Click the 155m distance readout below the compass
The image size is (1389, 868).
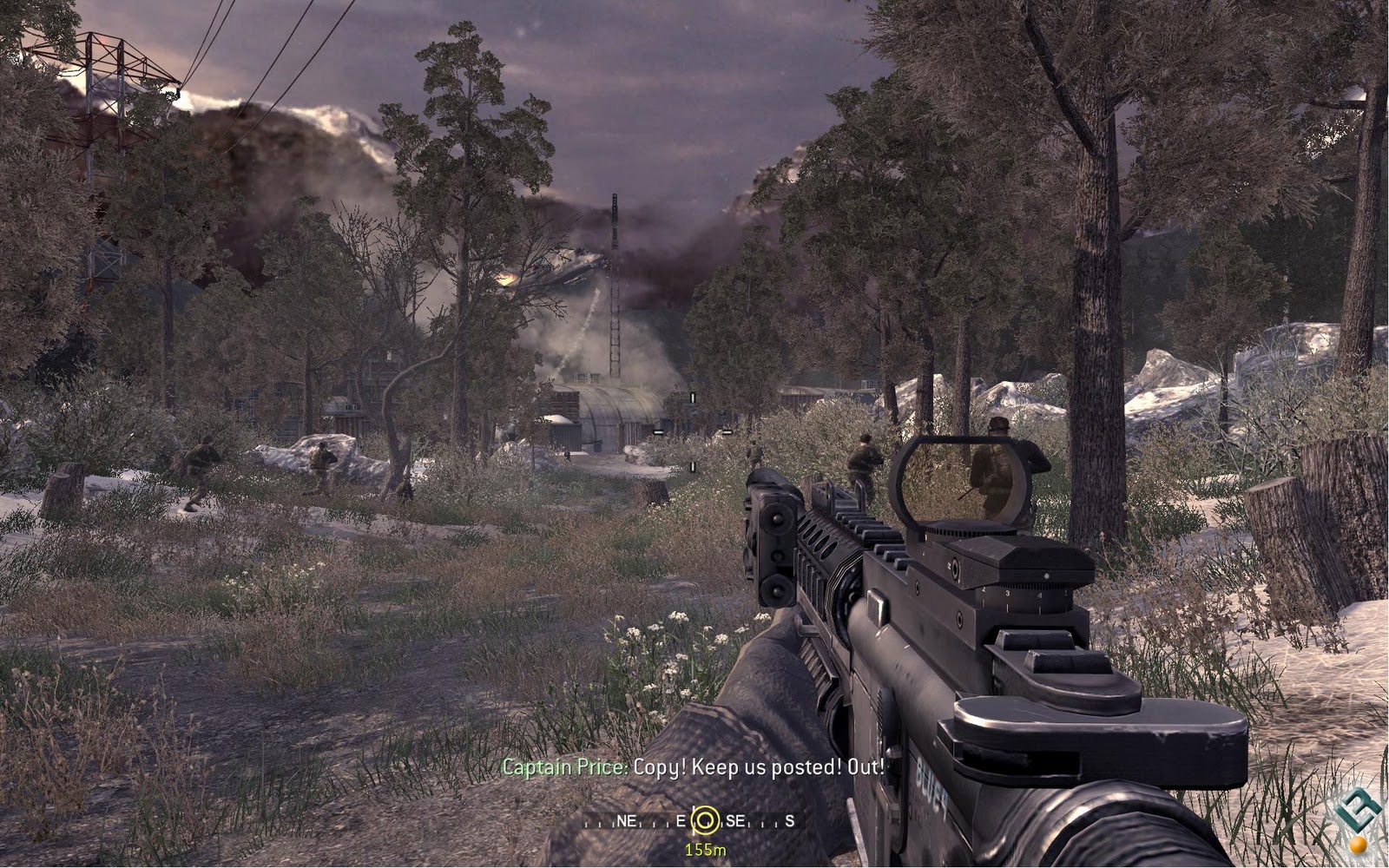click(x=706, y=850)
